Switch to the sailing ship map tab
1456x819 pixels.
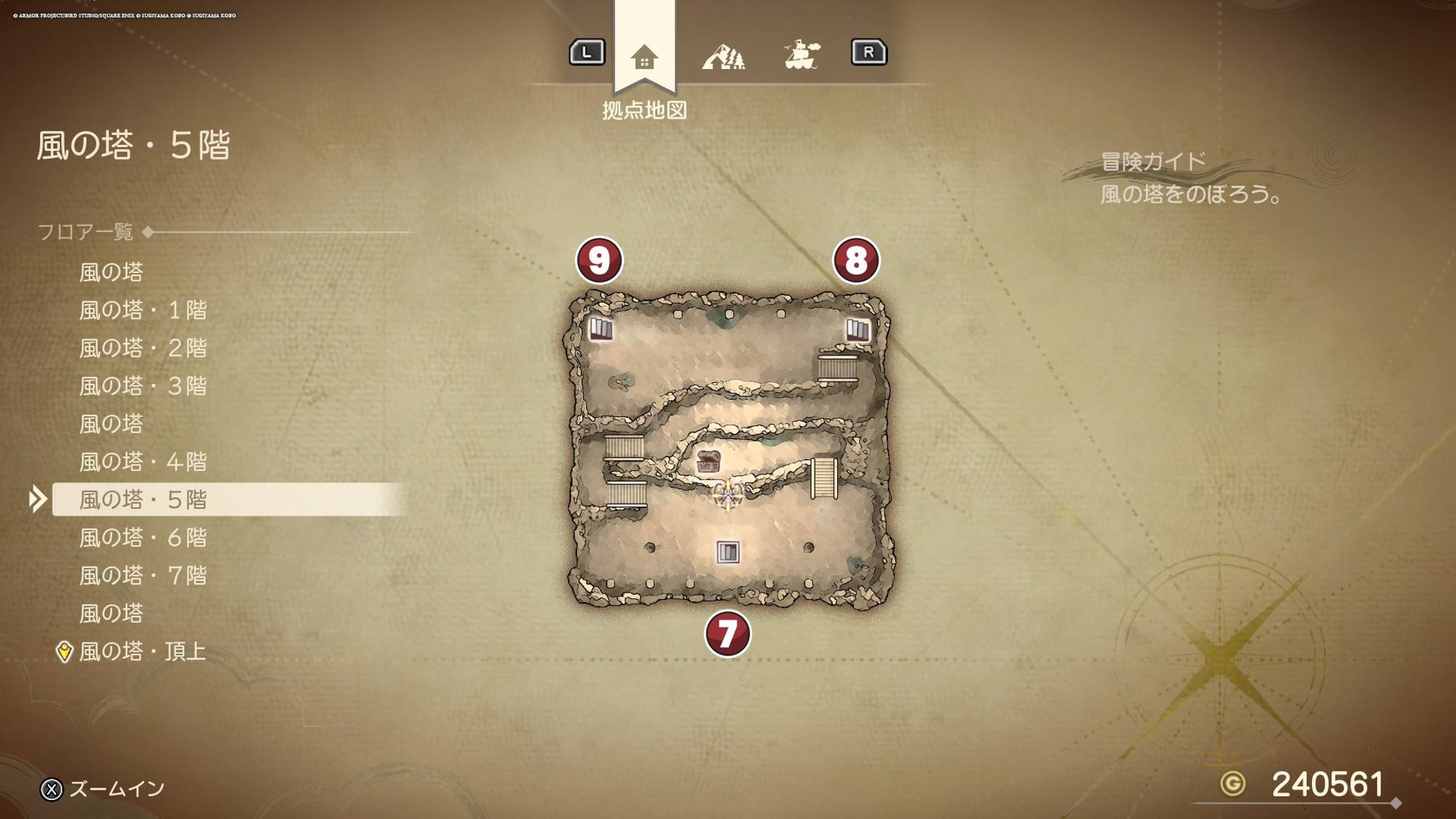(x=802, y=55)
